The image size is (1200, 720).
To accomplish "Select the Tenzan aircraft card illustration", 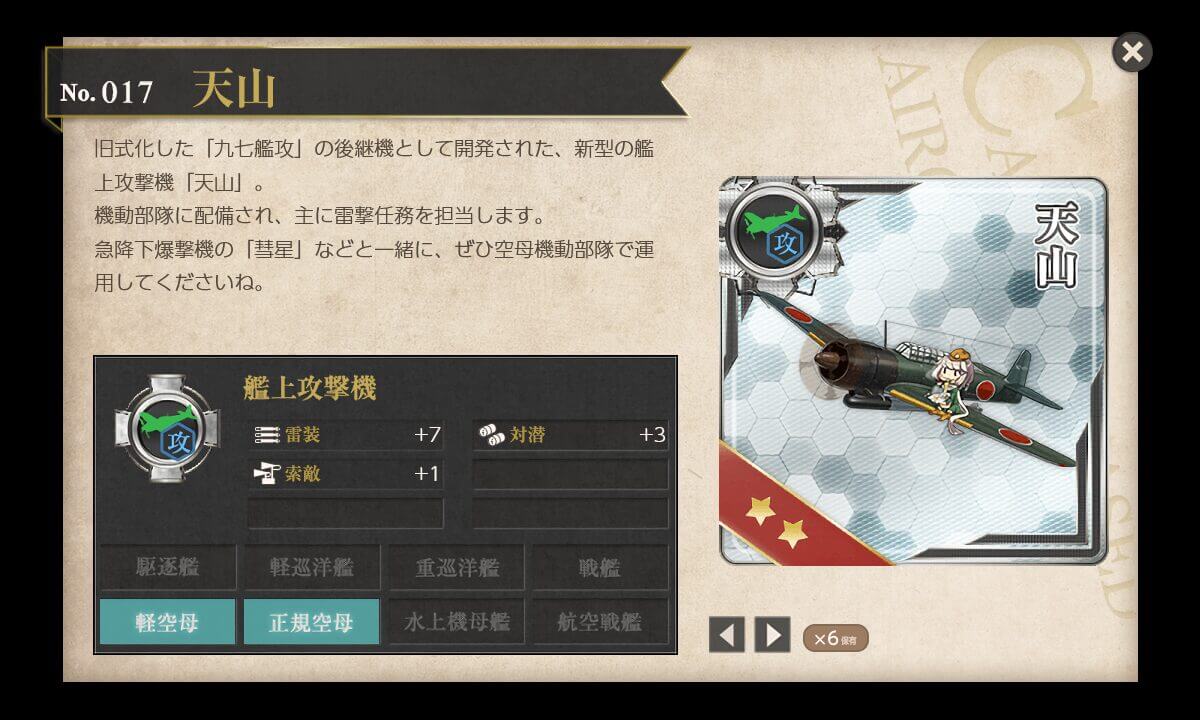I will click(912, 371).
